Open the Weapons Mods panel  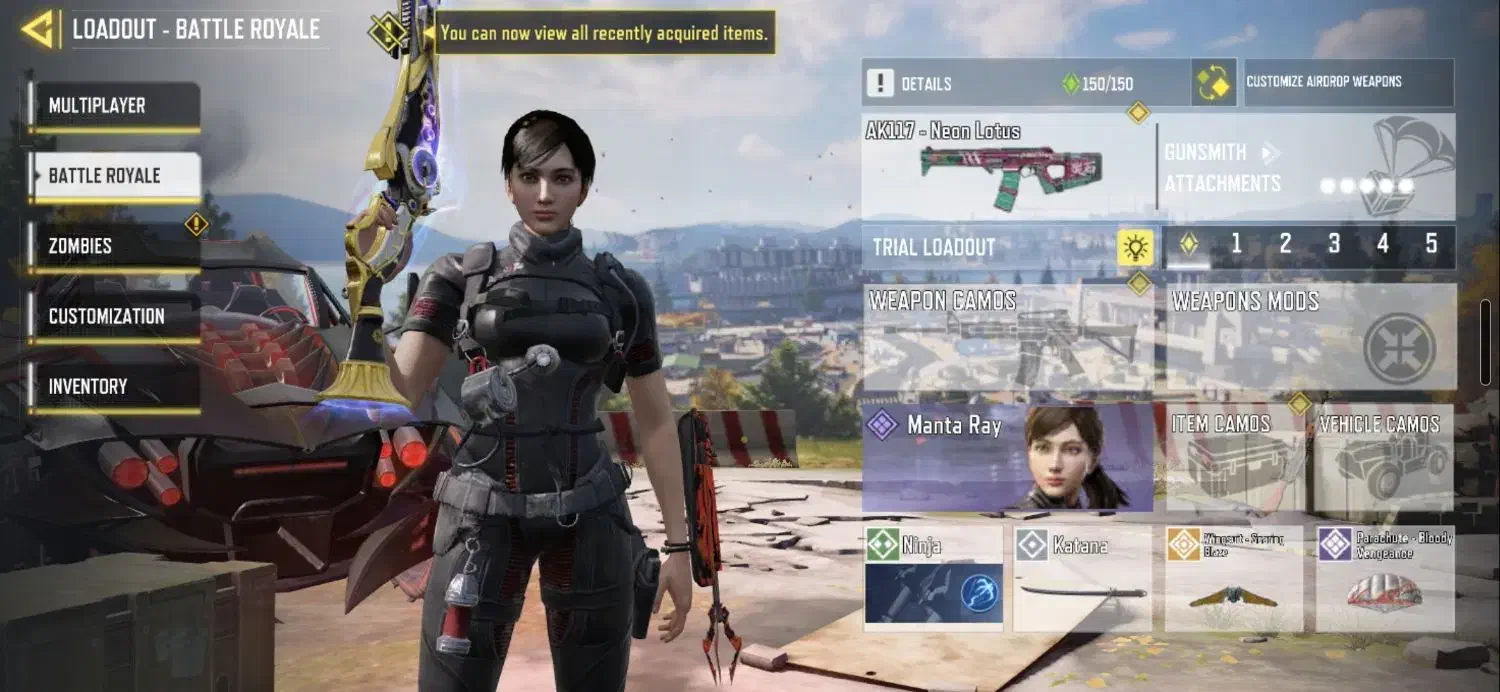tap(1311, 338)
